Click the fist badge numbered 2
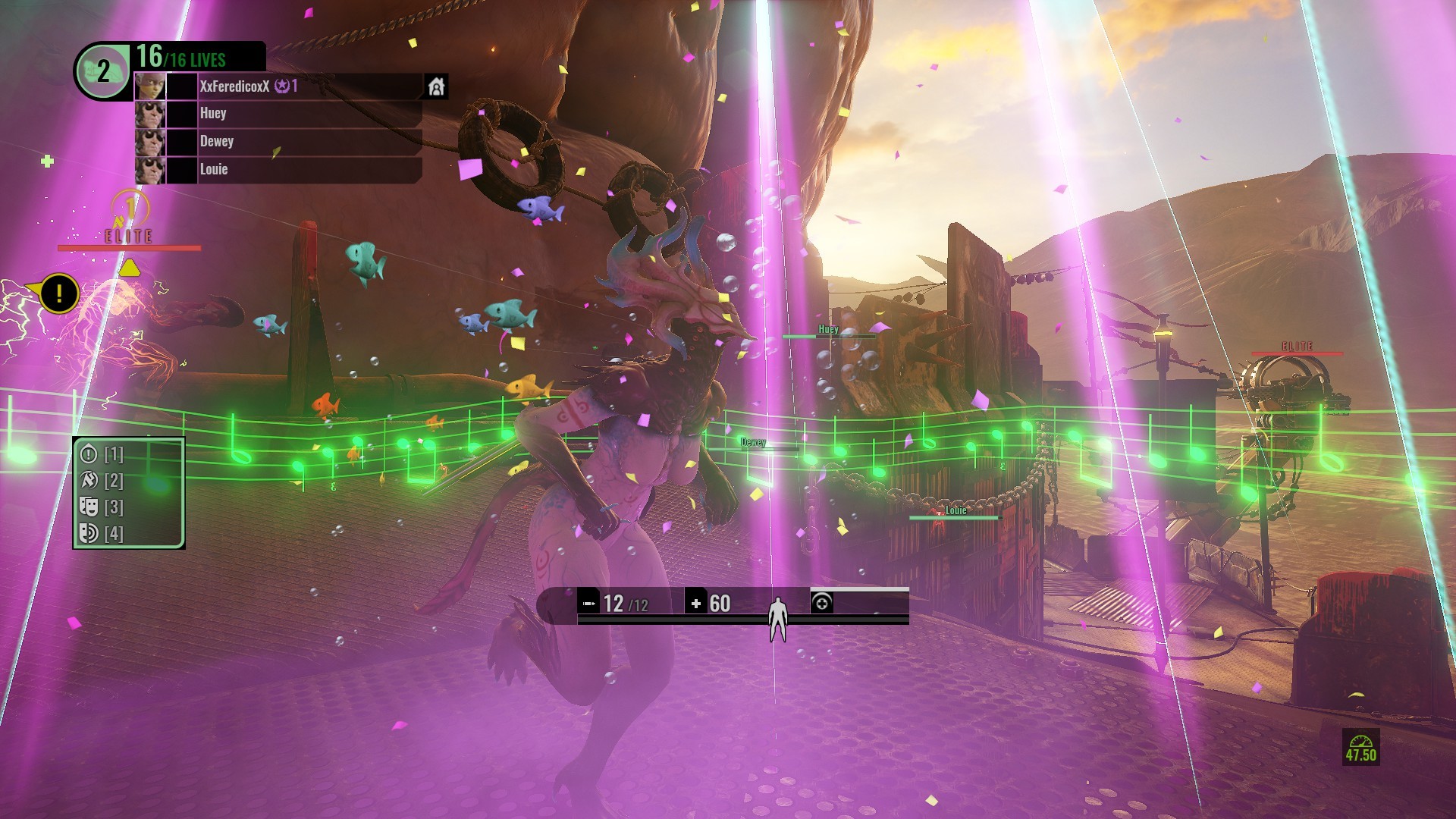 tap(102, 71)
